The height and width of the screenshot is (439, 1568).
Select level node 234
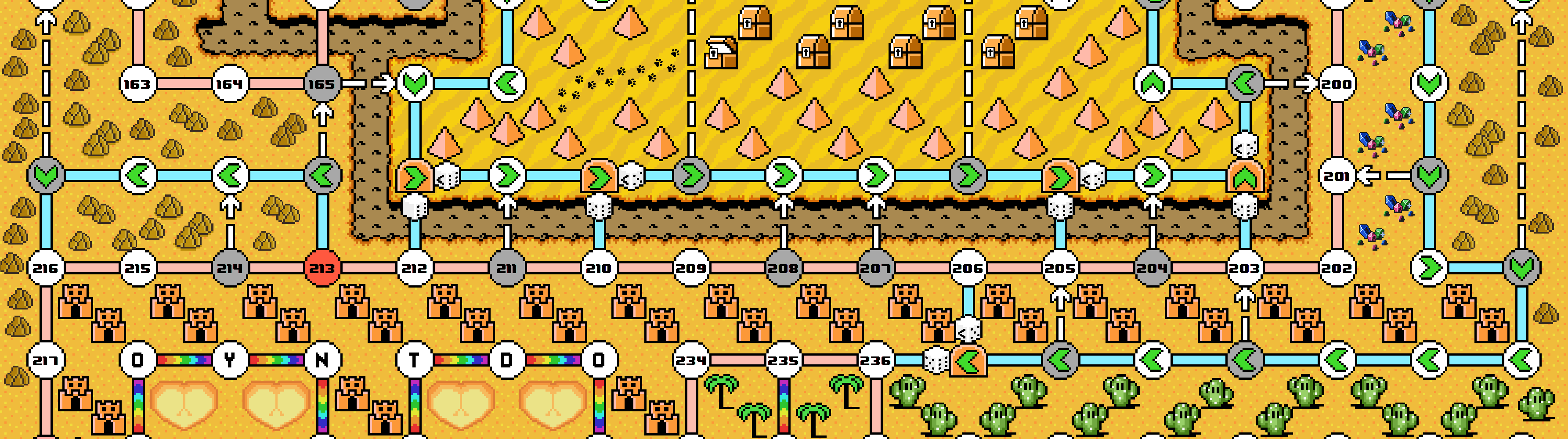pyautogui.click(x=691, y=360)
